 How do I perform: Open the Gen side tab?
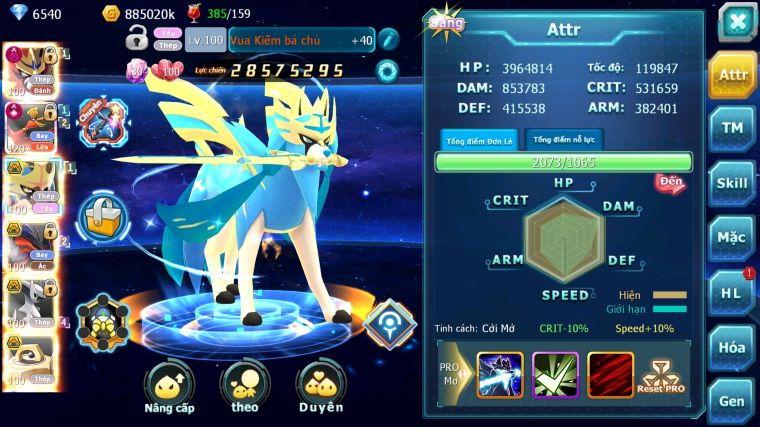tap(732, 399)
